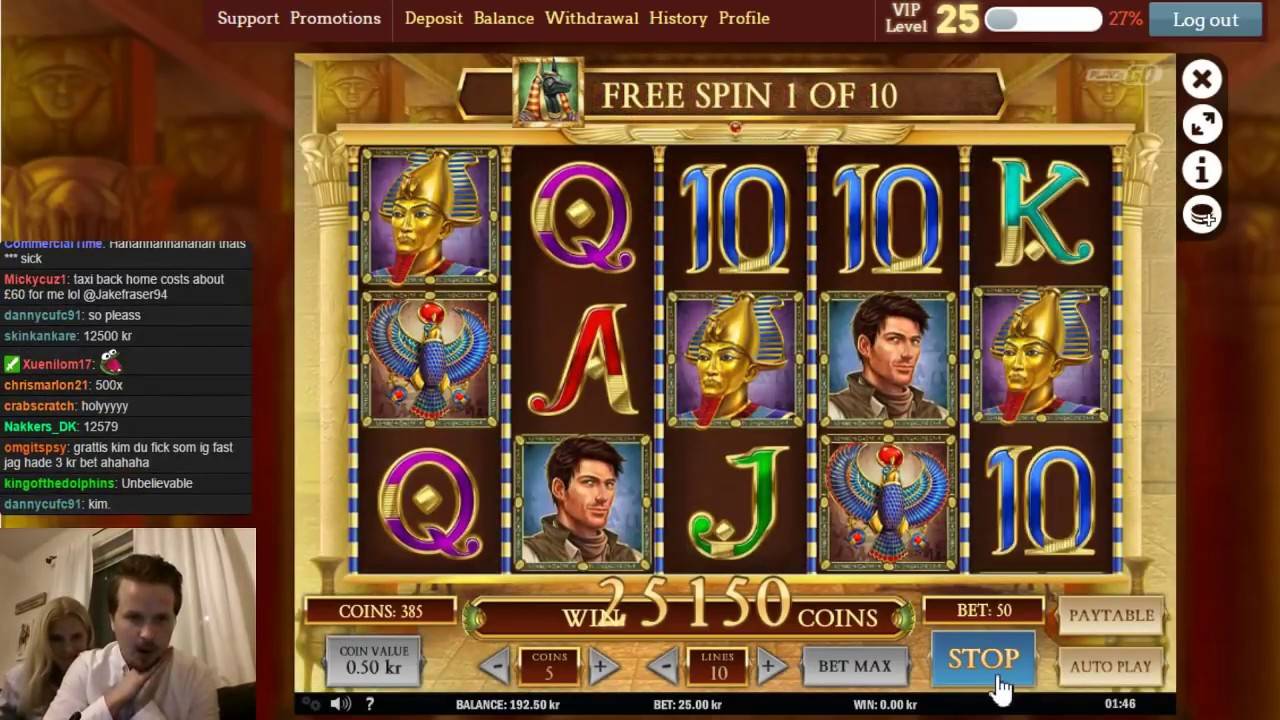
Task: Close the game with the X button
Action: click(1202, 79)
